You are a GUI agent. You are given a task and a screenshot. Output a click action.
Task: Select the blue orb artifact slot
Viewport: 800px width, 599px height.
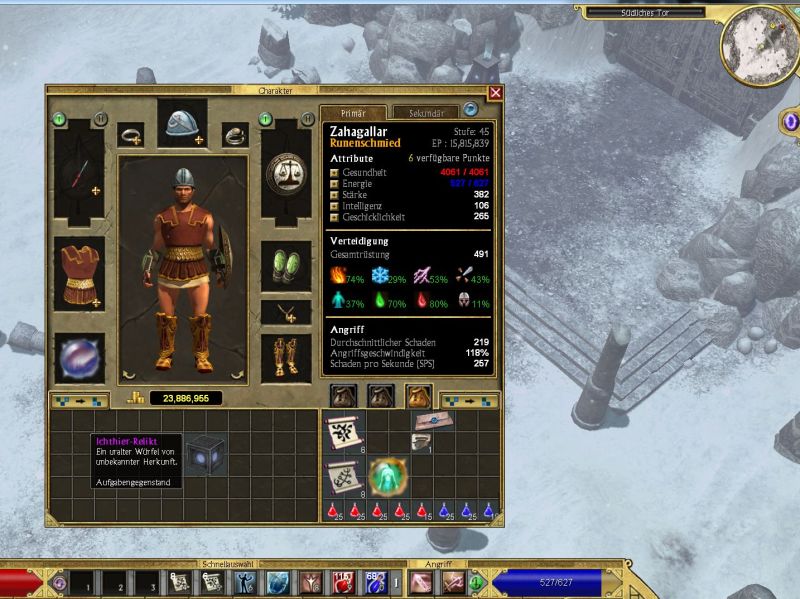pos(79,357)
